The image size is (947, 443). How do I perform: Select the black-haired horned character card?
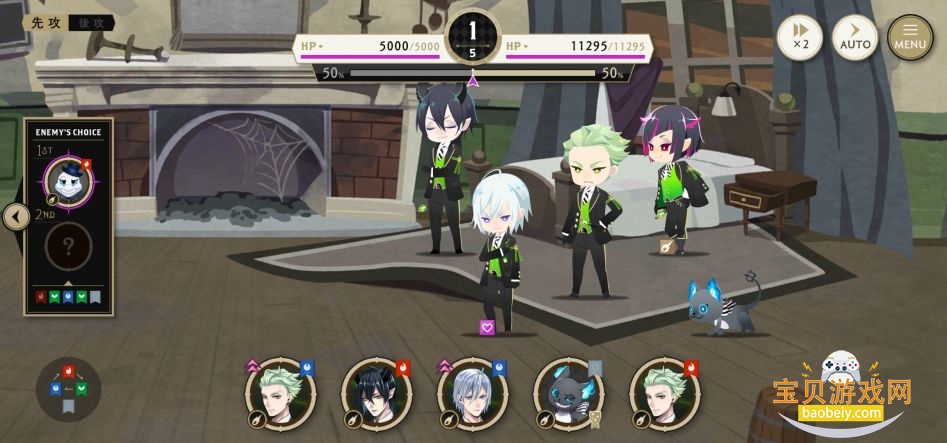pos(377,392)
